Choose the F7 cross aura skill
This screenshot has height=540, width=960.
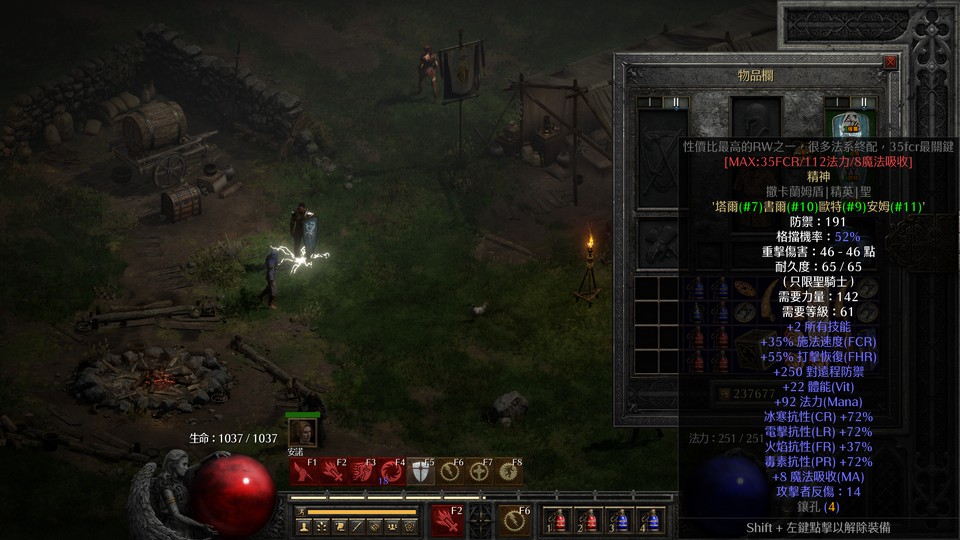pyautogui.click(x=480, y=471)
